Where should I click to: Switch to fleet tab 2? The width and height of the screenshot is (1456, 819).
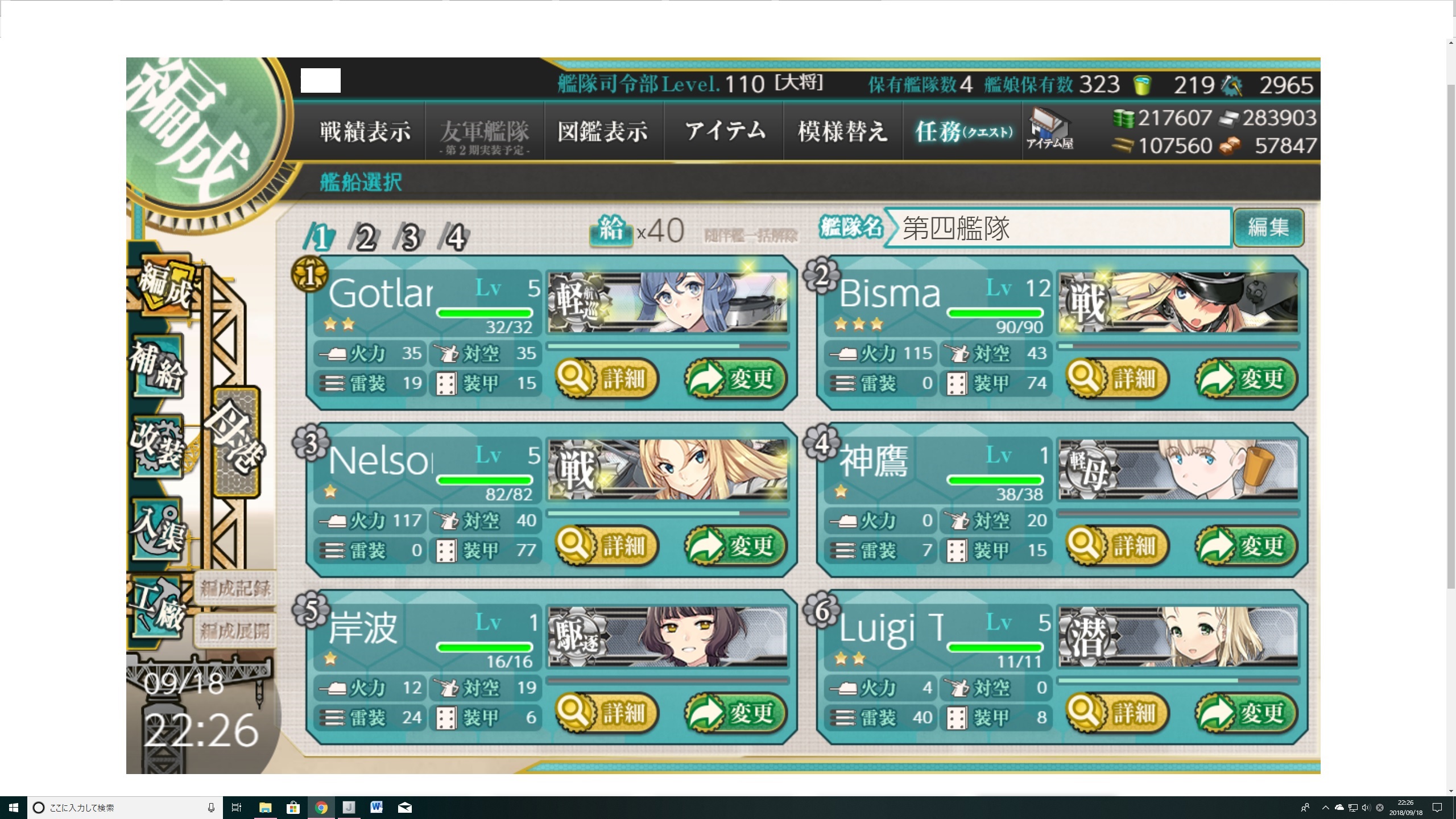click(x=365, y=237)
